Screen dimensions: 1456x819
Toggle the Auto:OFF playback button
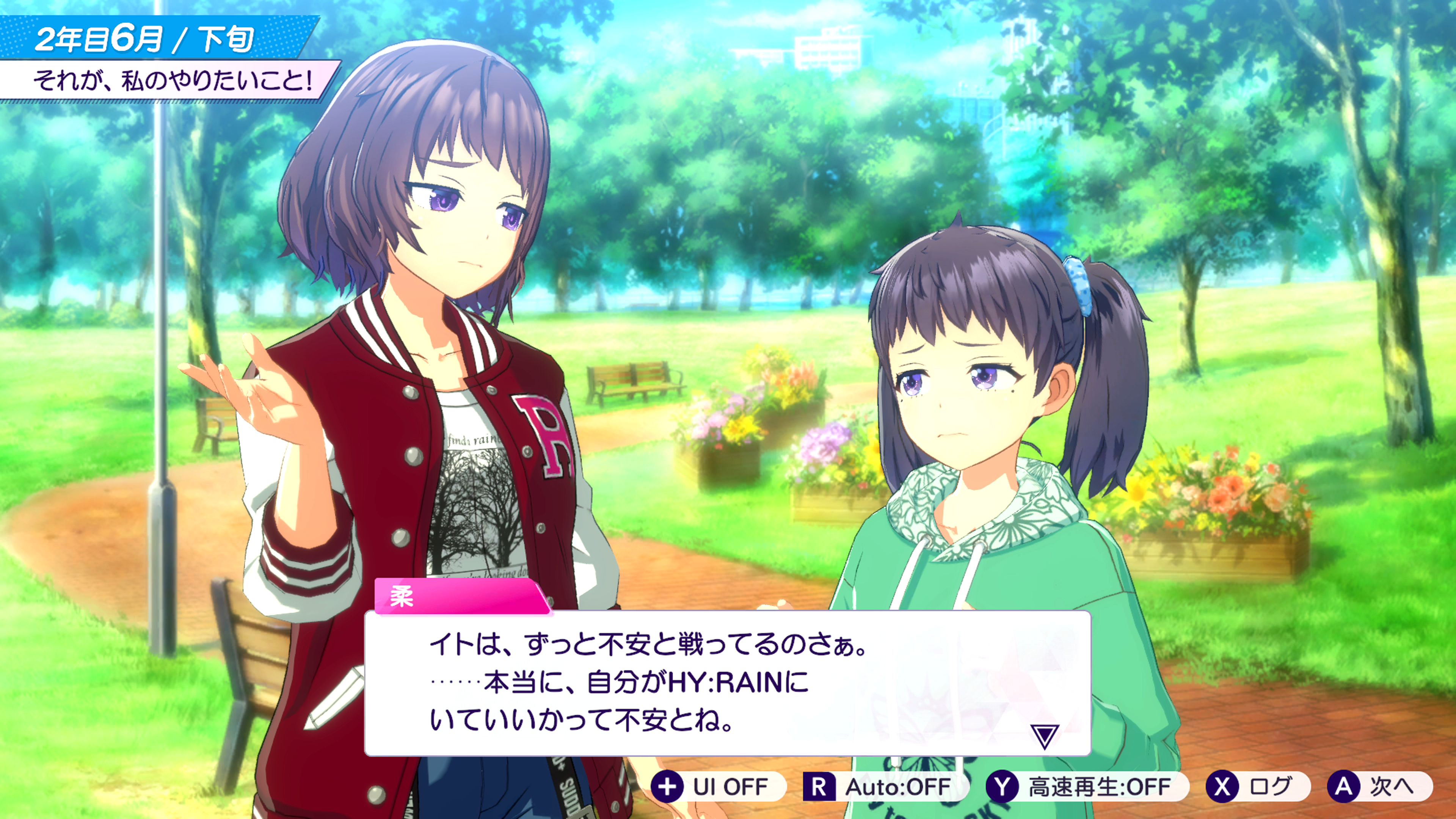885,786
